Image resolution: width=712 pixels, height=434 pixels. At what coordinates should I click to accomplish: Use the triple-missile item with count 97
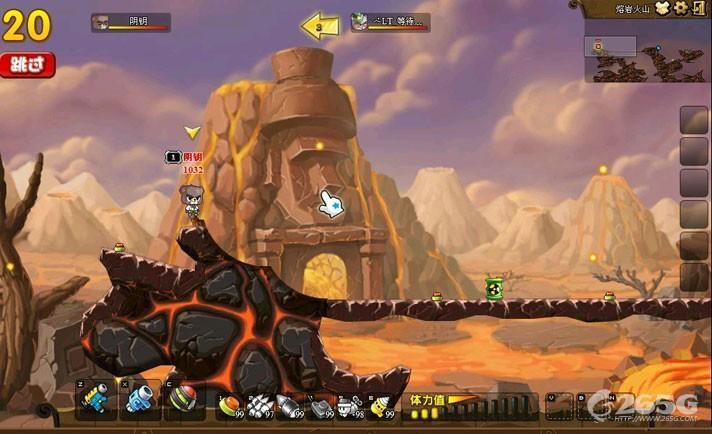[x=260, y=406]
